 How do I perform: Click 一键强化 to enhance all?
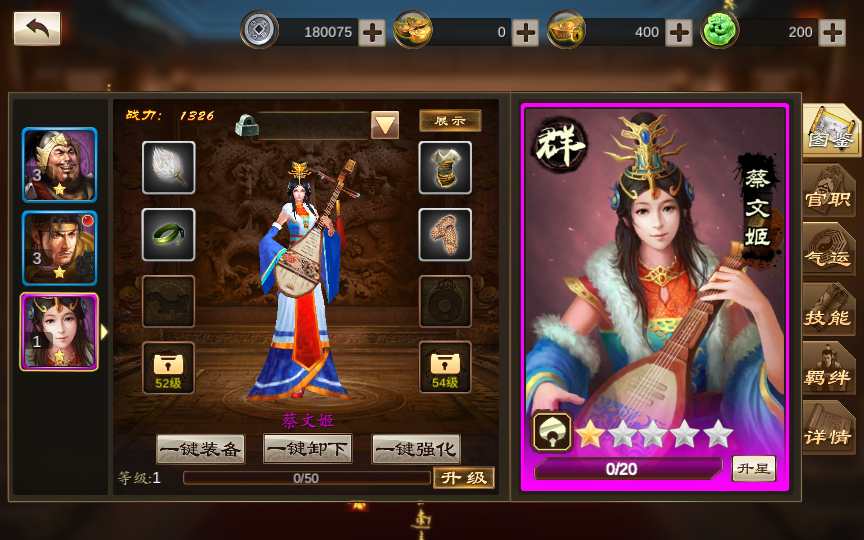click(416, 449)
